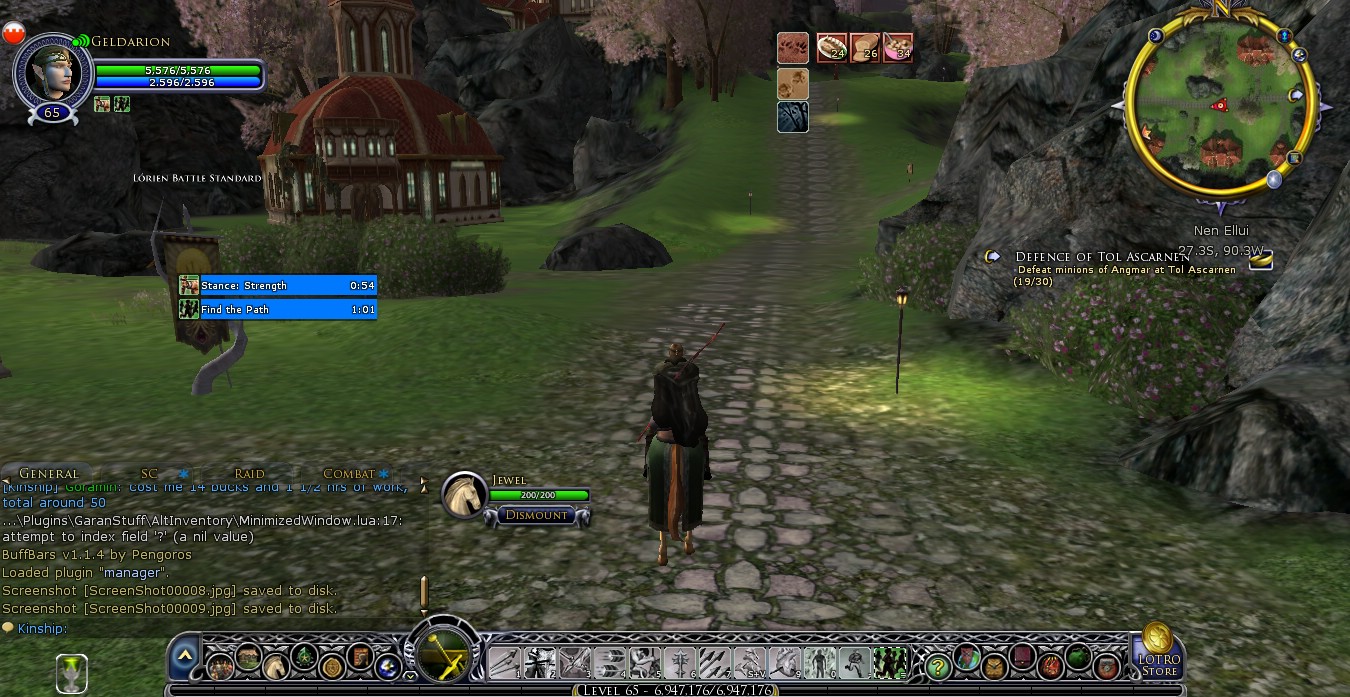Switch to the Raid chat tab
Screen dimensions: 1350x697
[x=249, y=473]
